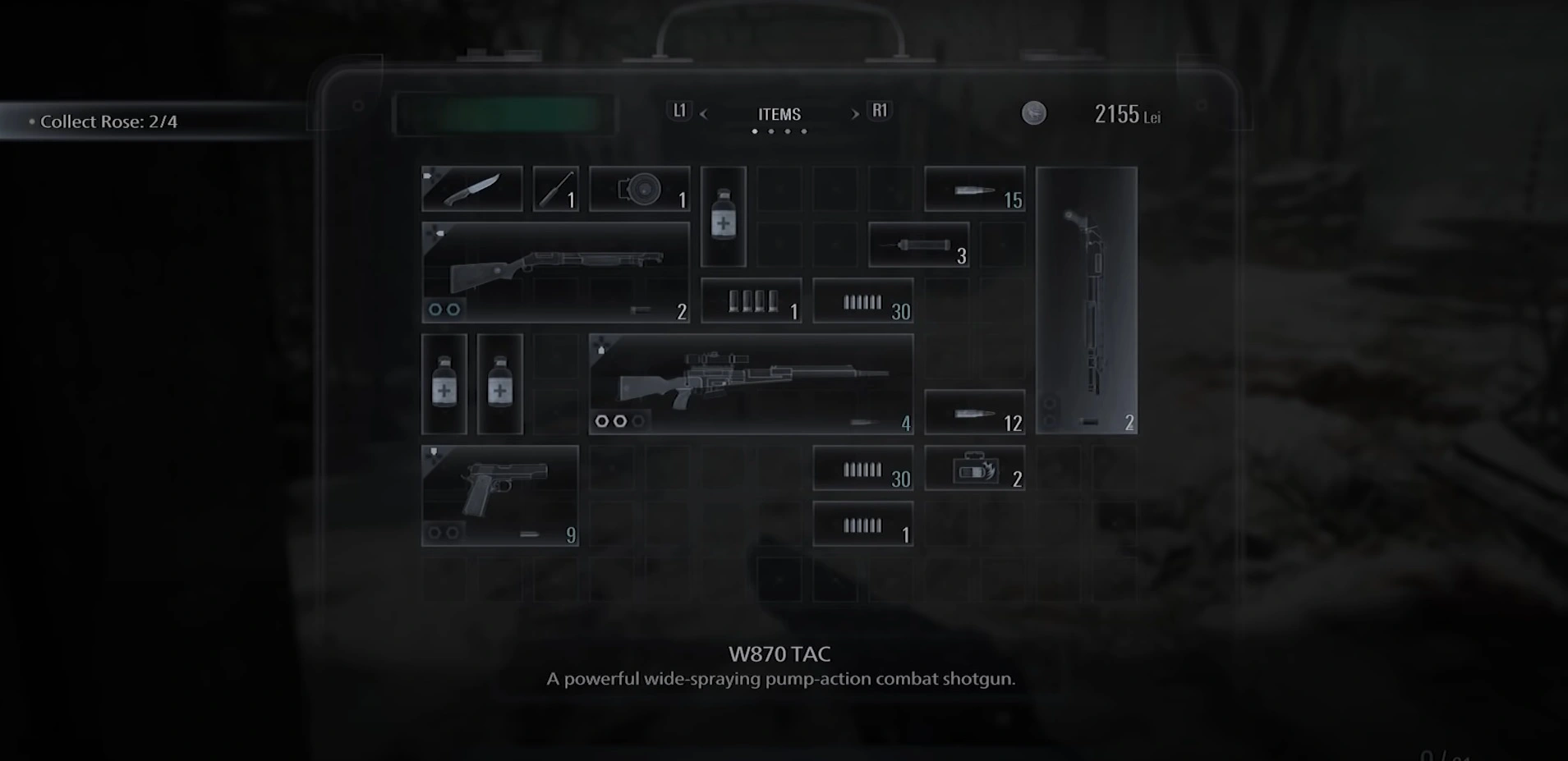Choose the pipe bomb stack of 3
Screen dimensions: 1568x761
pos(918,245)
